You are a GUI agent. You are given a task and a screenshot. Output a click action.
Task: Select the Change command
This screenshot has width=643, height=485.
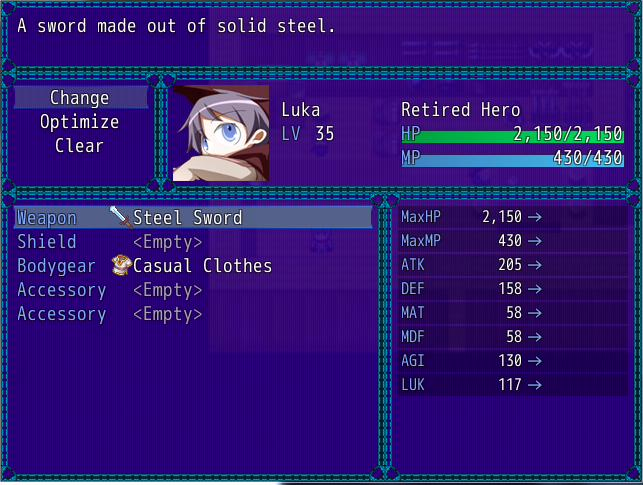(x=79, y=98)
